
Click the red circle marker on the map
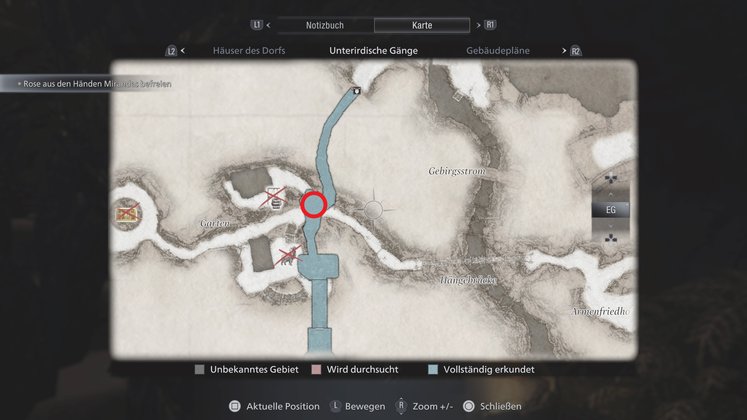coord(314,205)
